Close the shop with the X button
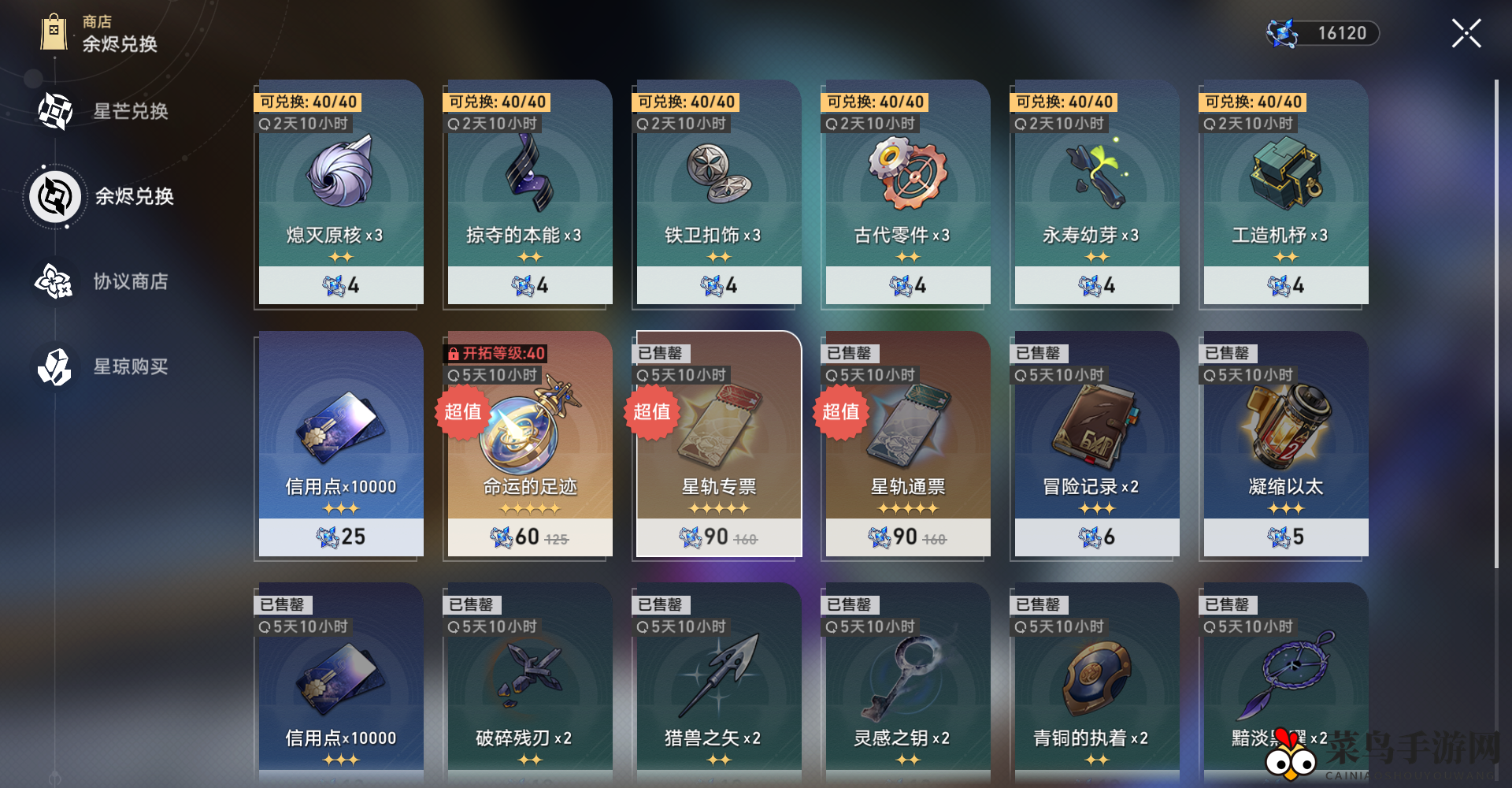This screenshot has width=1512, height=788. (x=1466, y=33)
